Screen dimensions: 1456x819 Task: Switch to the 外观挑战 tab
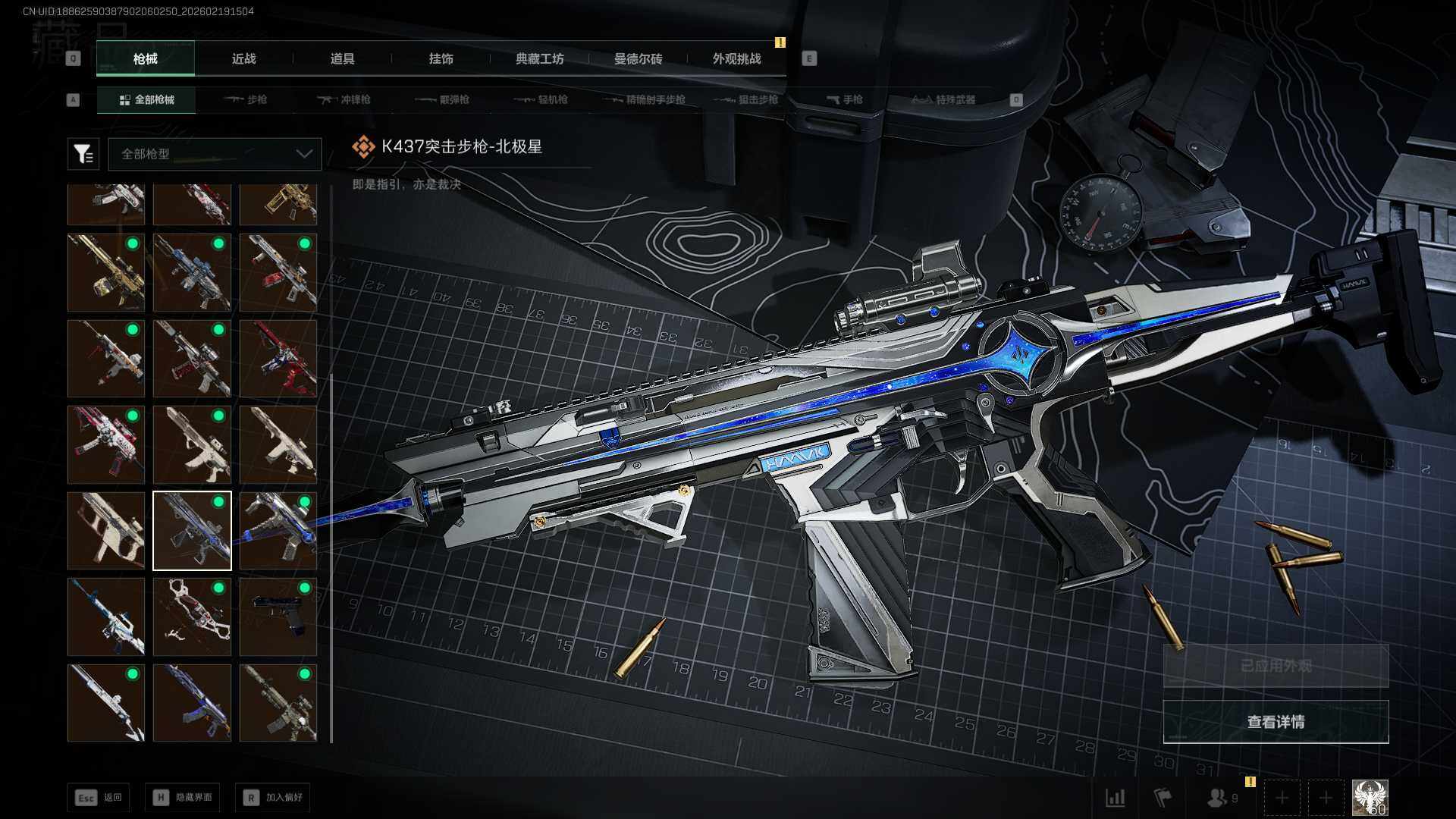pyautogui.click(x=736, y=59)
